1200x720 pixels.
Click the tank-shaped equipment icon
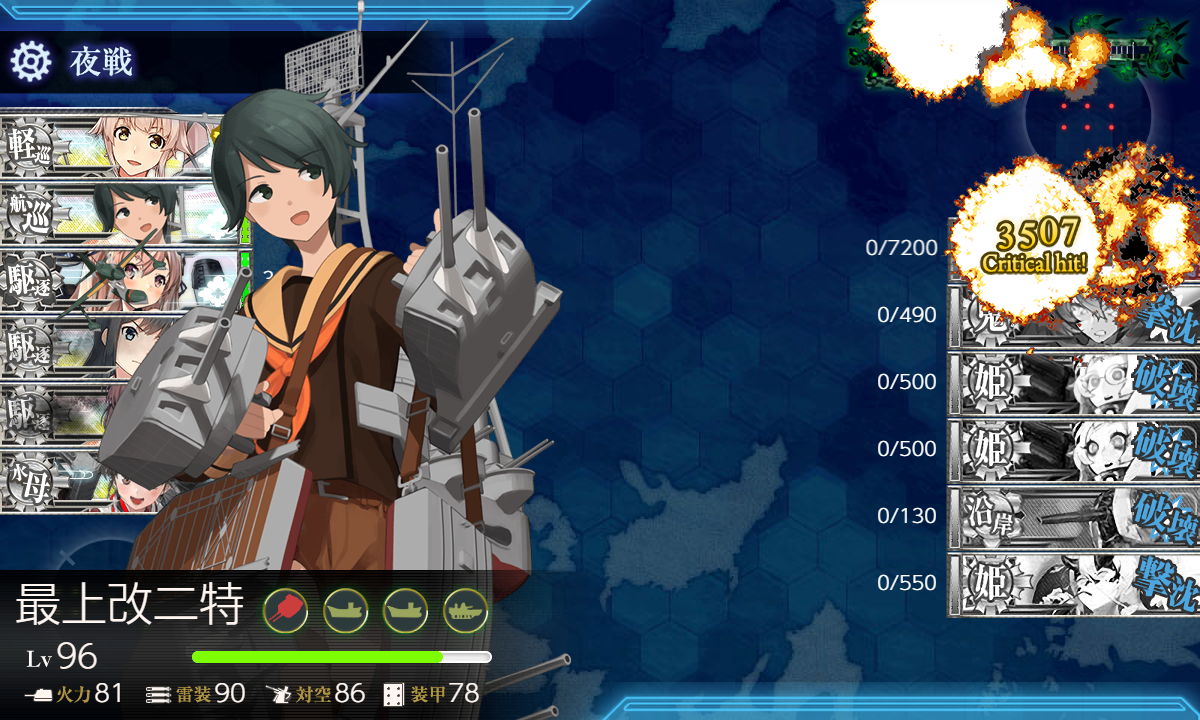465,608
